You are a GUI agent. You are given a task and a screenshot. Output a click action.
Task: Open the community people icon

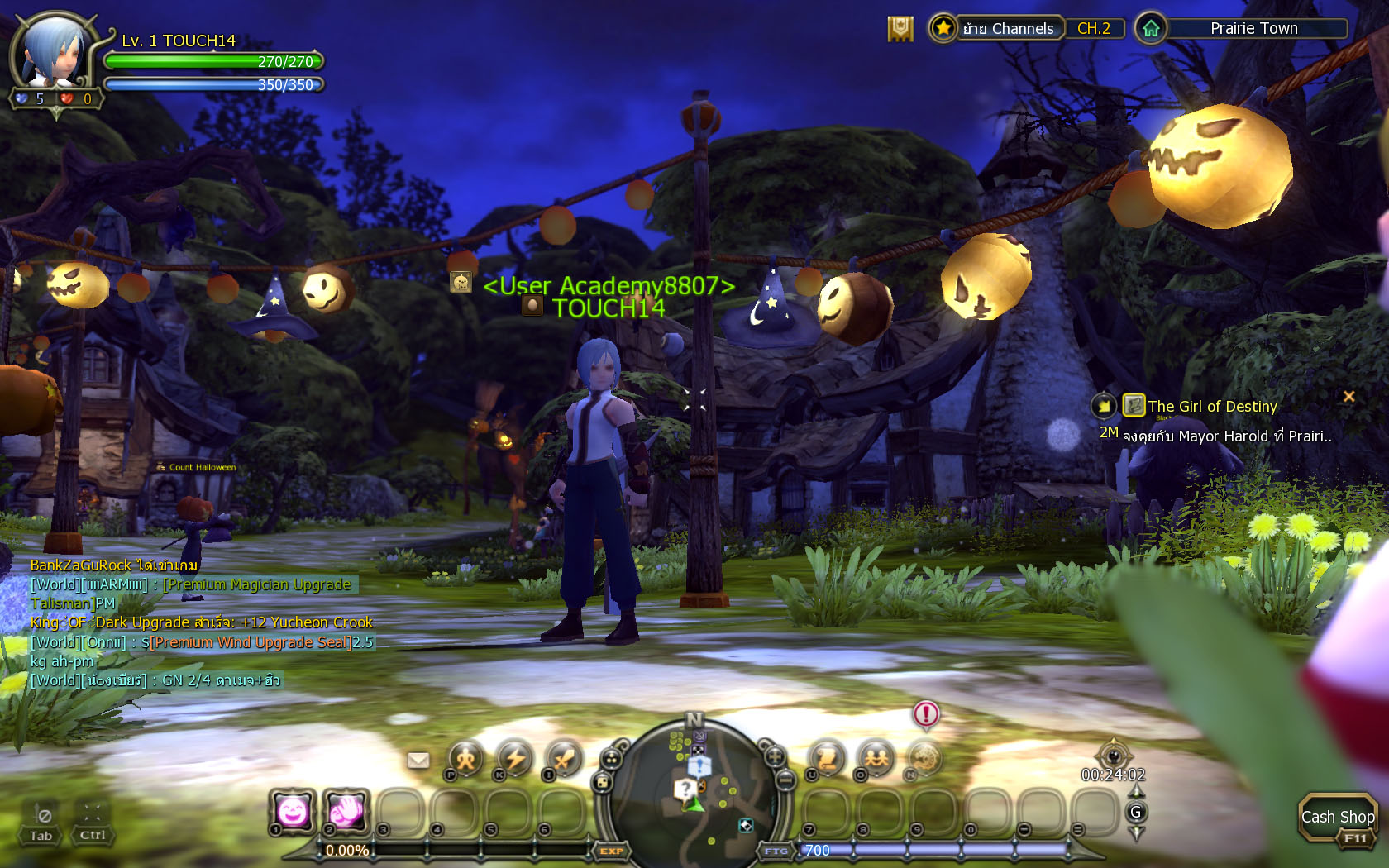[x=876, y=758]
